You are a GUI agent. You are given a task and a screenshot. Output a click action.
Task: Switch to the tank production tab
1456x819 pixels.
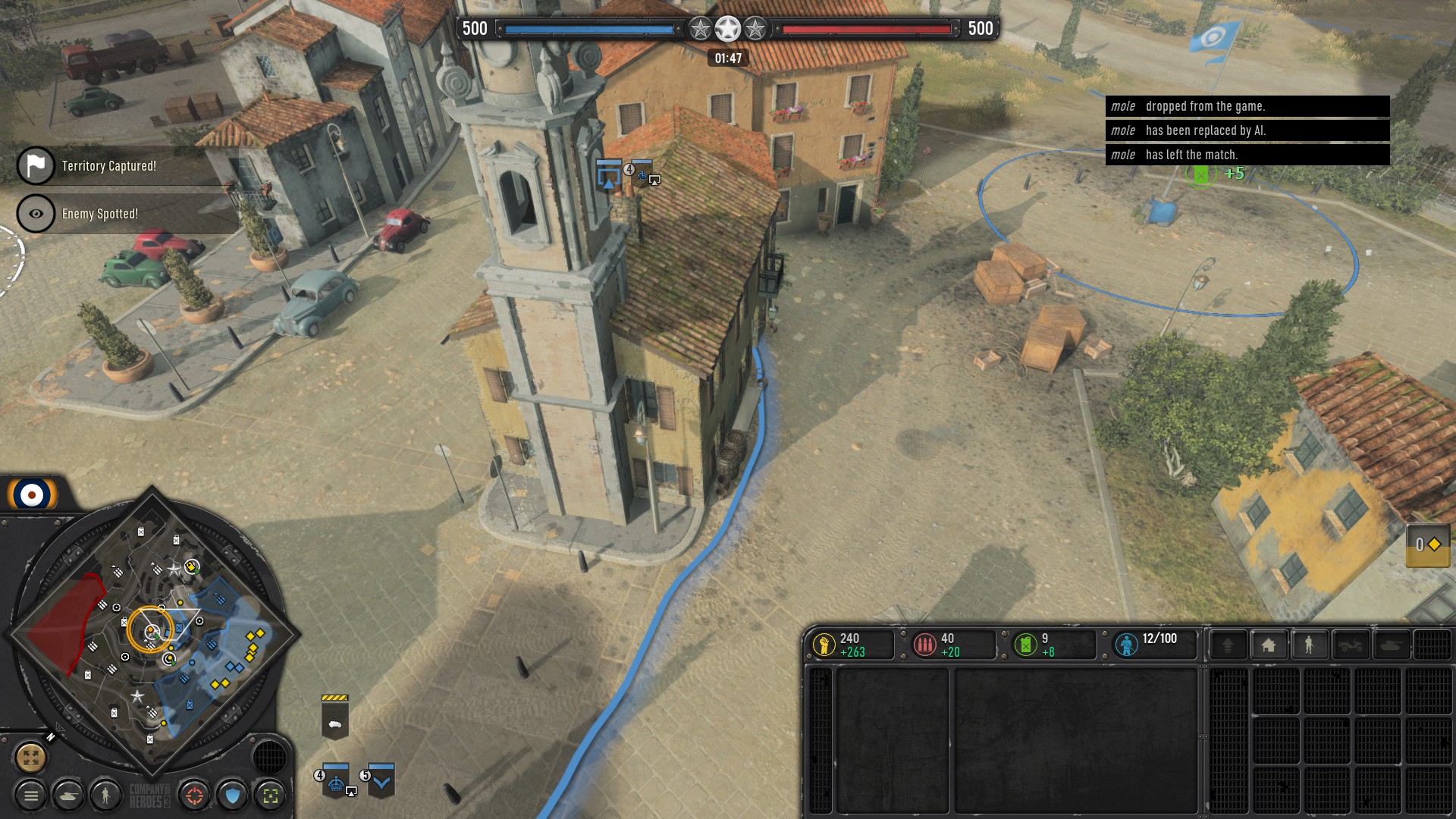(x=1392, y=645)
